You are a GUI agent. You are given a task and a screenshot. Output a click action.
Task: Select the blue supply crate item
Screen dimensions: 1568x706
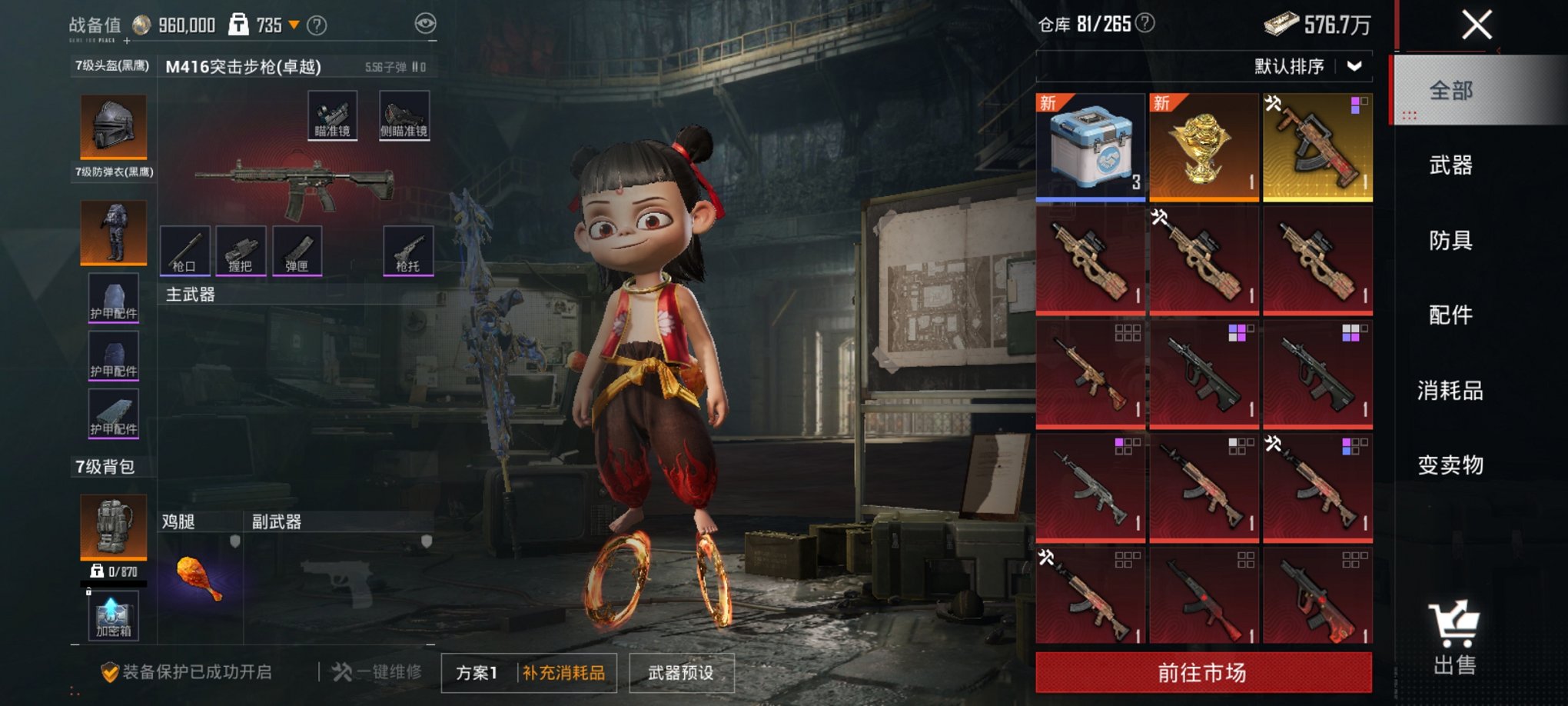(x=1090, y=147)
